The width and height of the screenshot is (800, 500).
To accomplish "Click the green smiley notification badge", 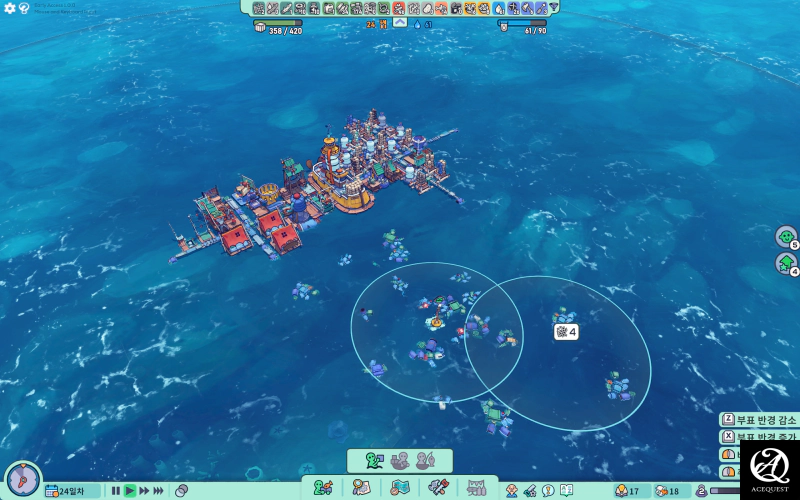I will [x=786, y=237].
